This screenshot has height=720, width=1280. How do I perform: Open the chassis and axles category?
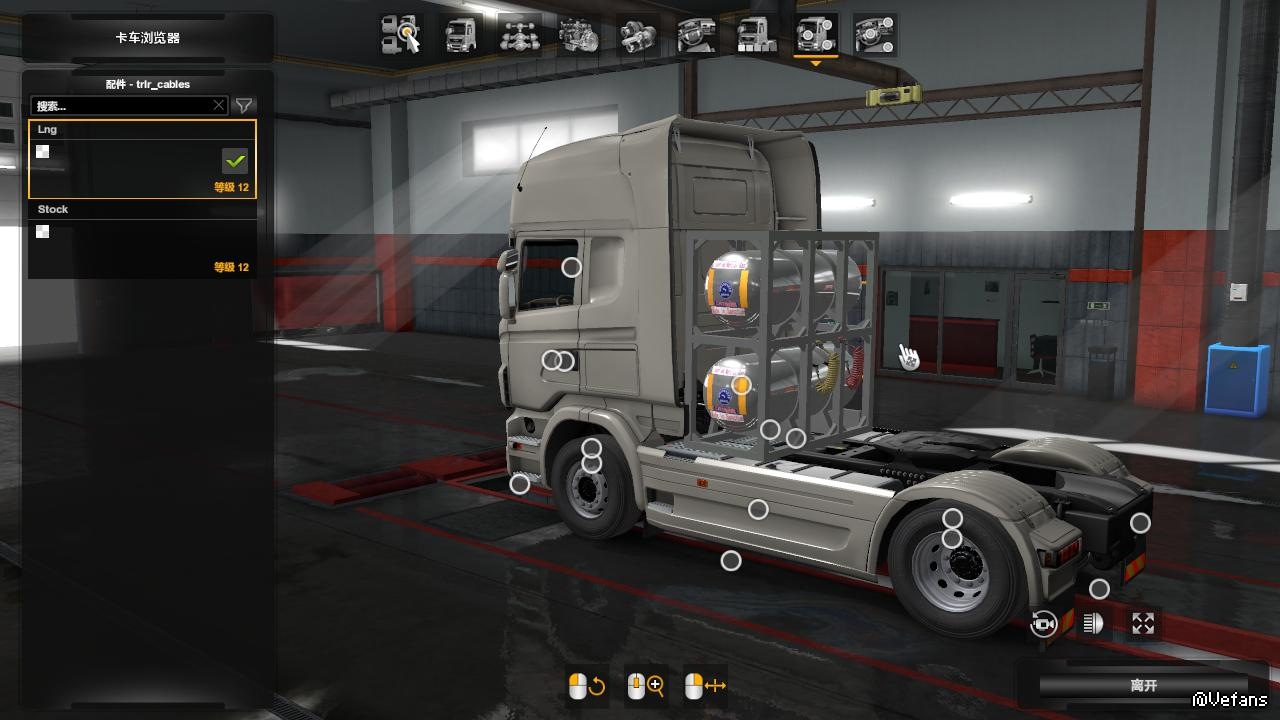[519, 35]
